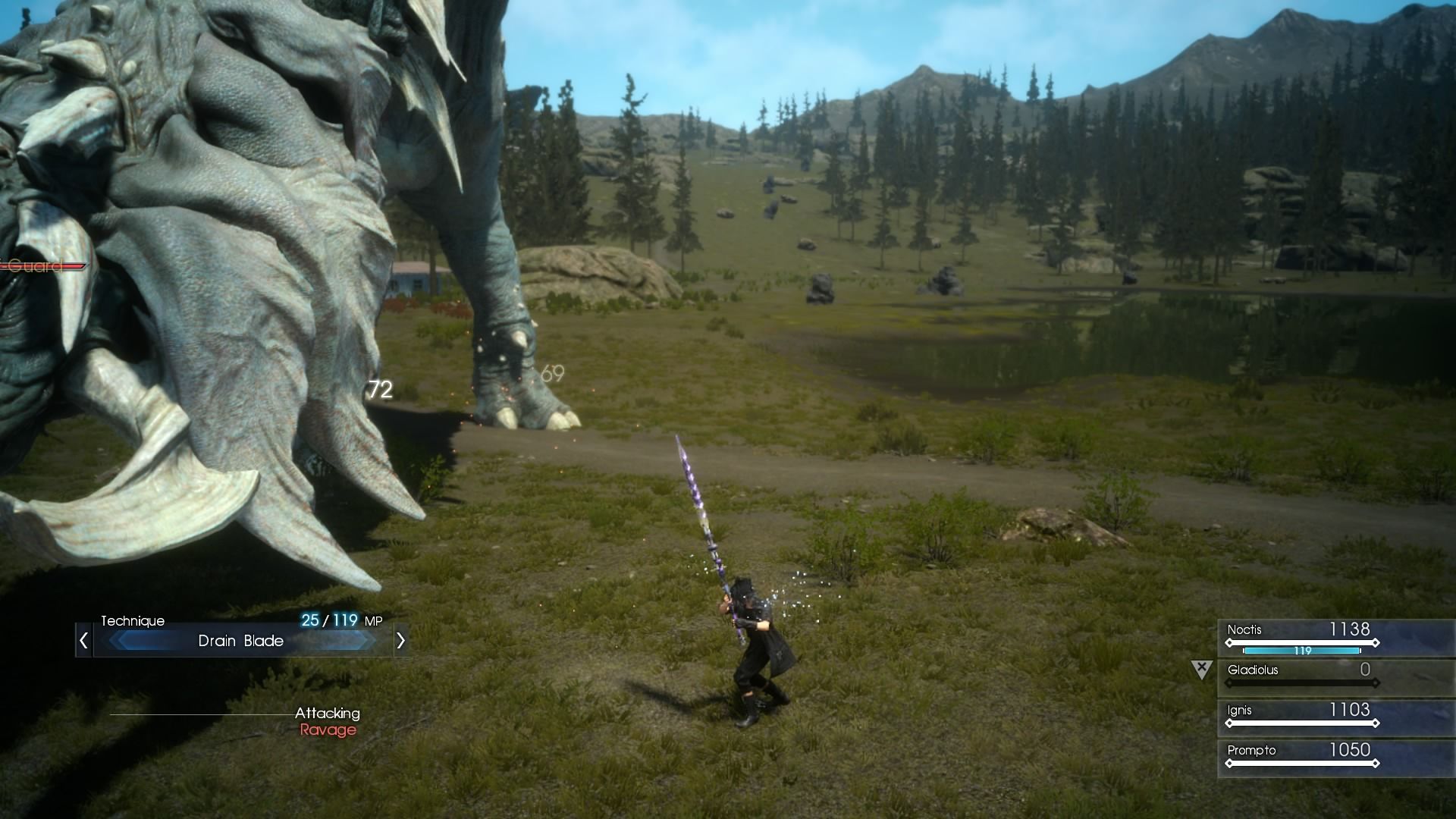Click the right chevron to change technique
The width and height of the screenshot is (1456, 819).
click(401, 641)
